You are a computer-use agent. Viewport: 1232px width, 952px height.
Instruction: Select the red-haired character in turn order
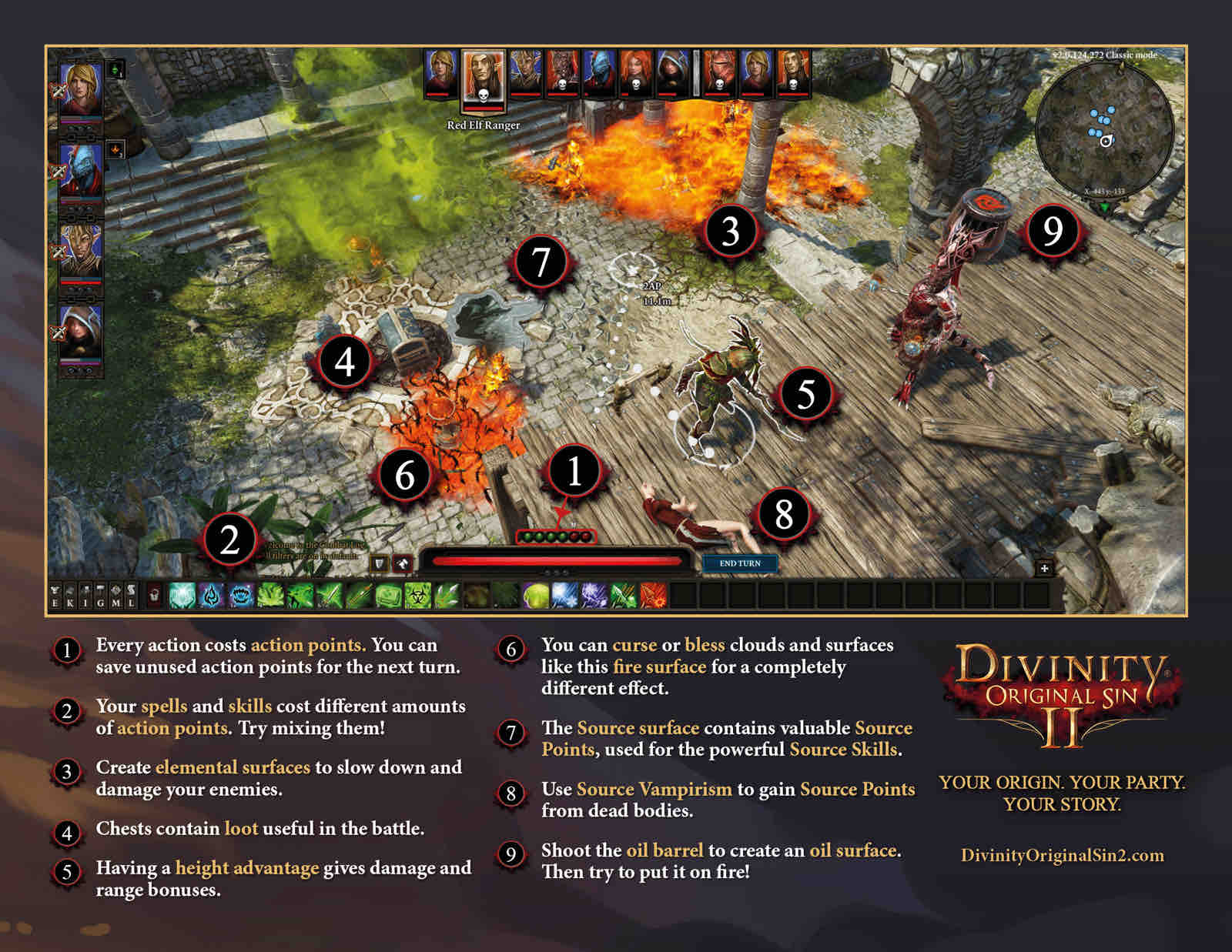click(x=635, y=72)
